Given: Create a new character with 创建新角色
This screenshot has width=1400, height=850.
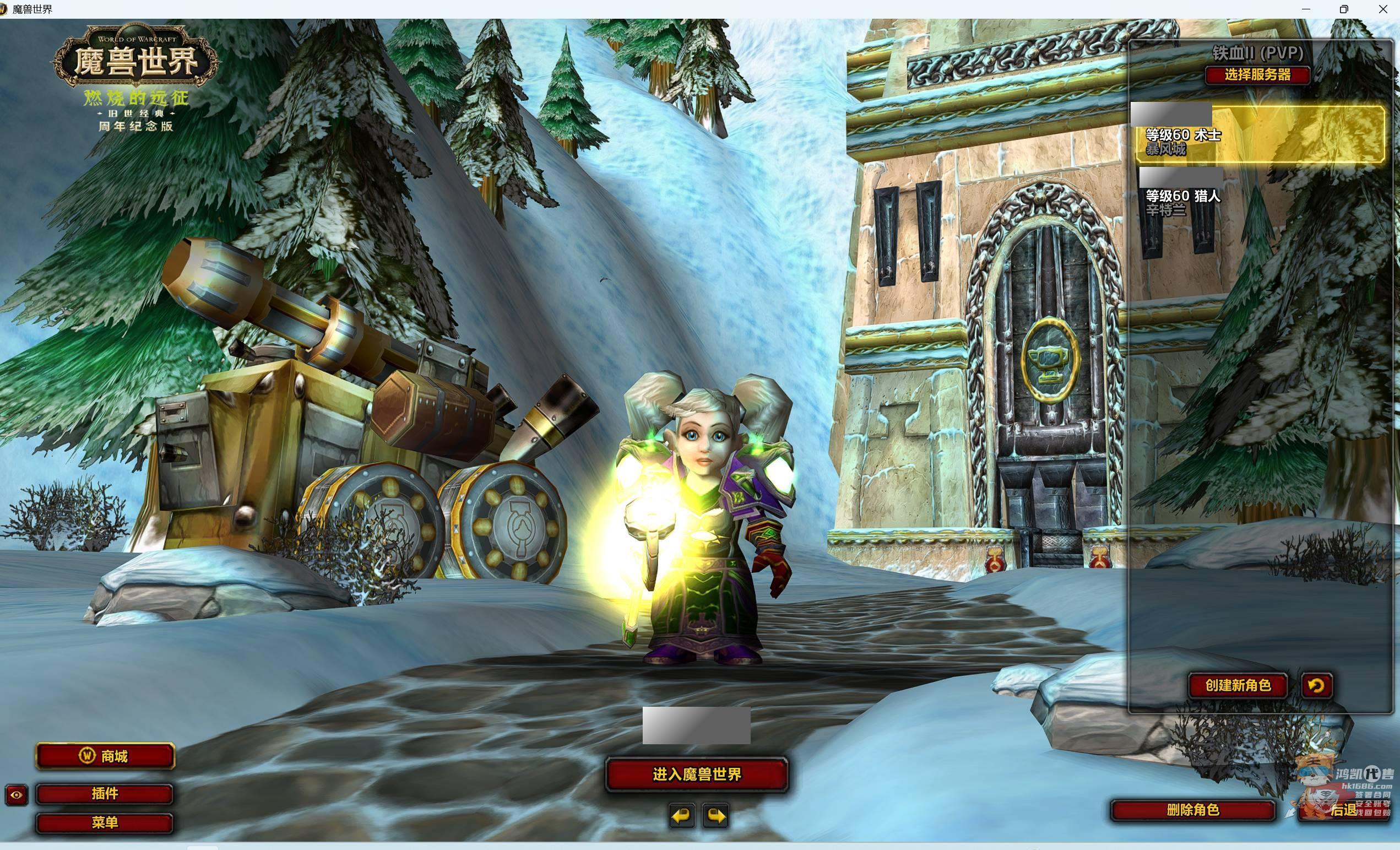Looking at the screenshot, I should (1238, 685).
